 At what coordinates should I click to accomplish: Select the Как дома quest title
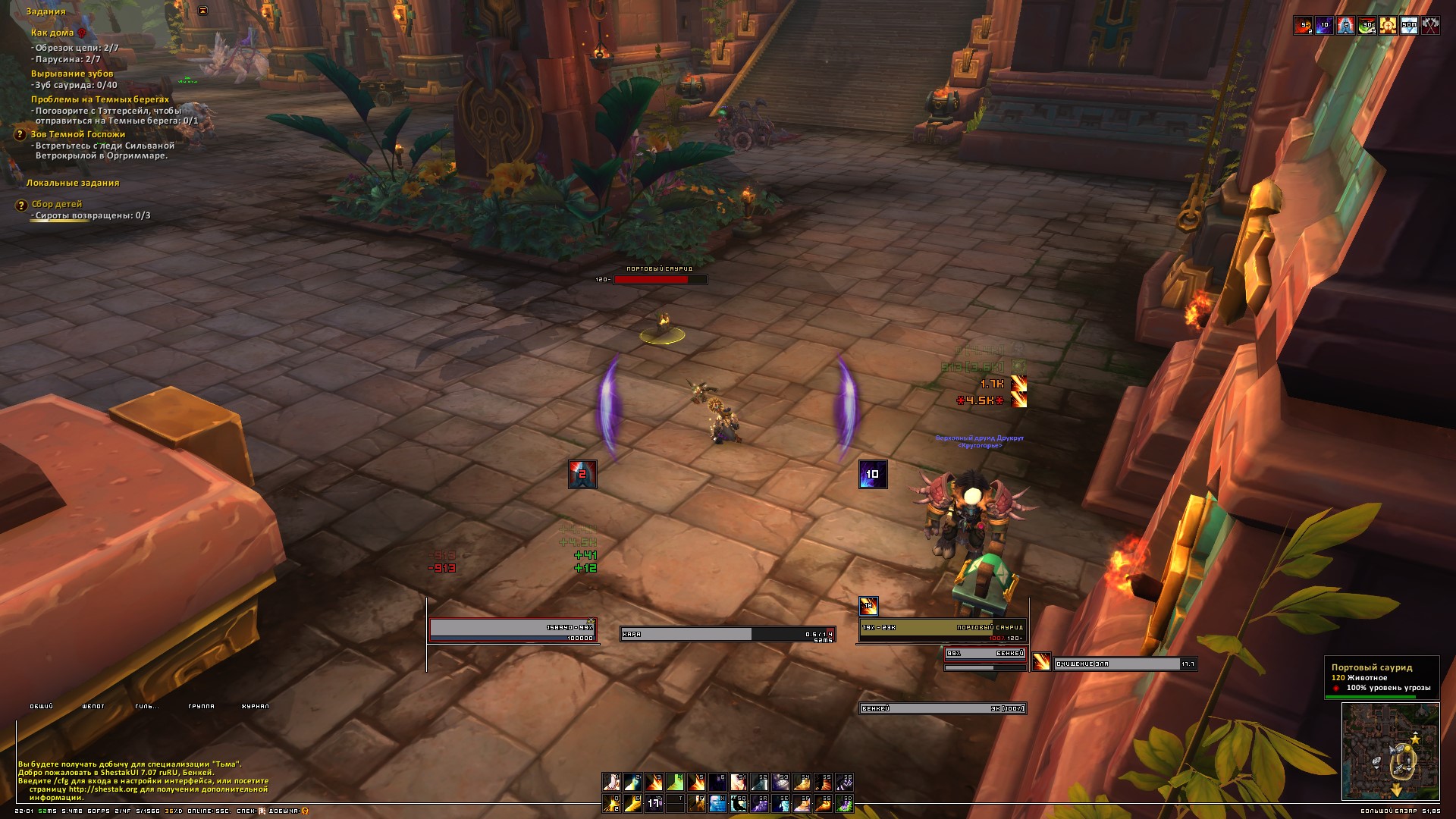pos(52,33)
